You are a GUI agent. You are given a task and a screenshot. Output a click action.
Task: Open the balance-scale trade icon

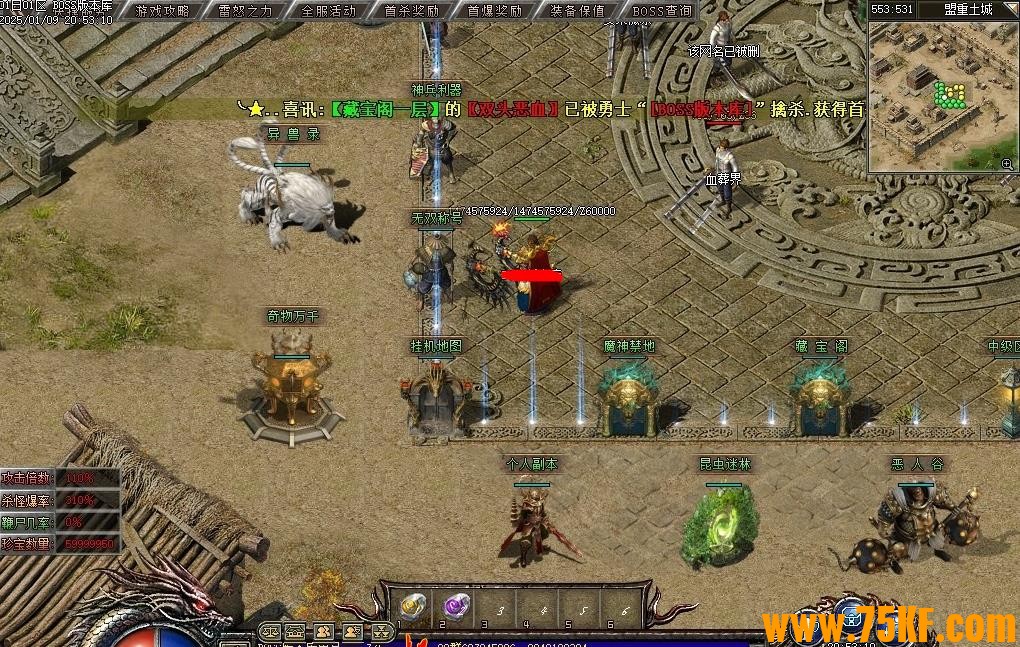(x=269, y=632)
